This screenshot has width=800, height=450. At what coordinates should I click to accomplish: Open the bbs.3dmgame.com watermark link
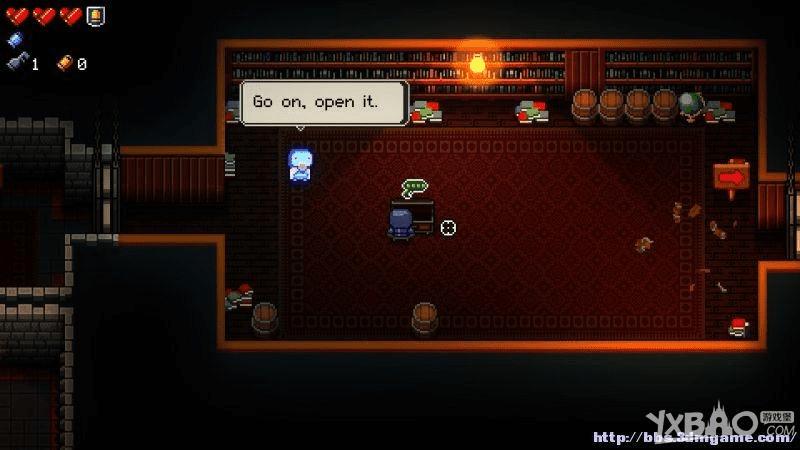[x=691, y=437]
